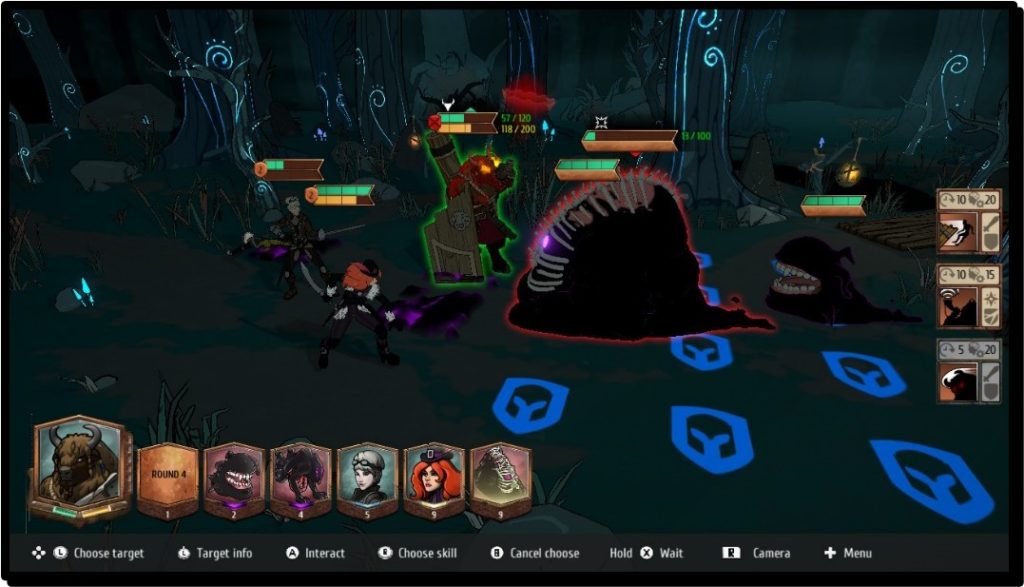The image size is (1024, 587).
Task: Select the Round 4 turn marker
Action: coord(166,475)
